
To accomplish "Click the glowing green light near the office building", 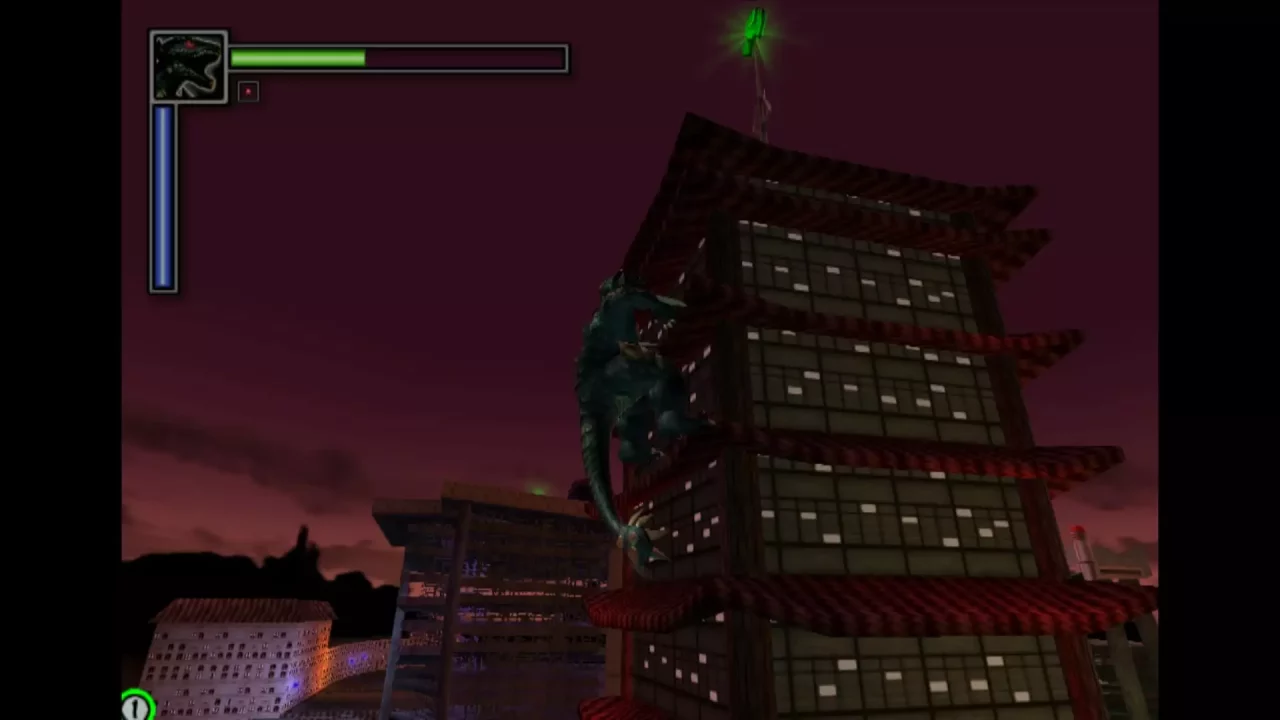I will click(x=537, y=489).
